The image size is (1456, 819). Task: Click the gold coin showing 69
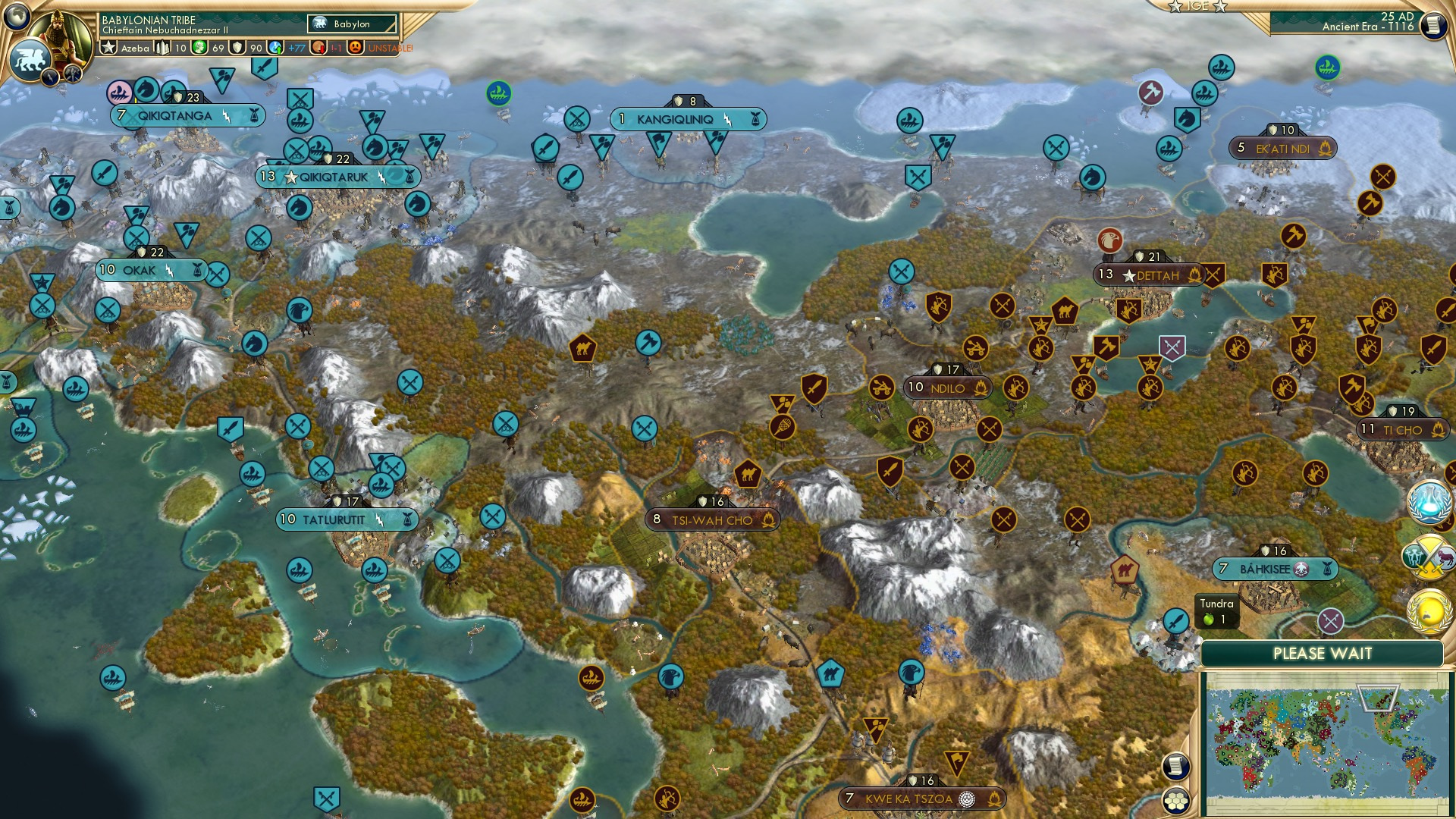(199, 48)
